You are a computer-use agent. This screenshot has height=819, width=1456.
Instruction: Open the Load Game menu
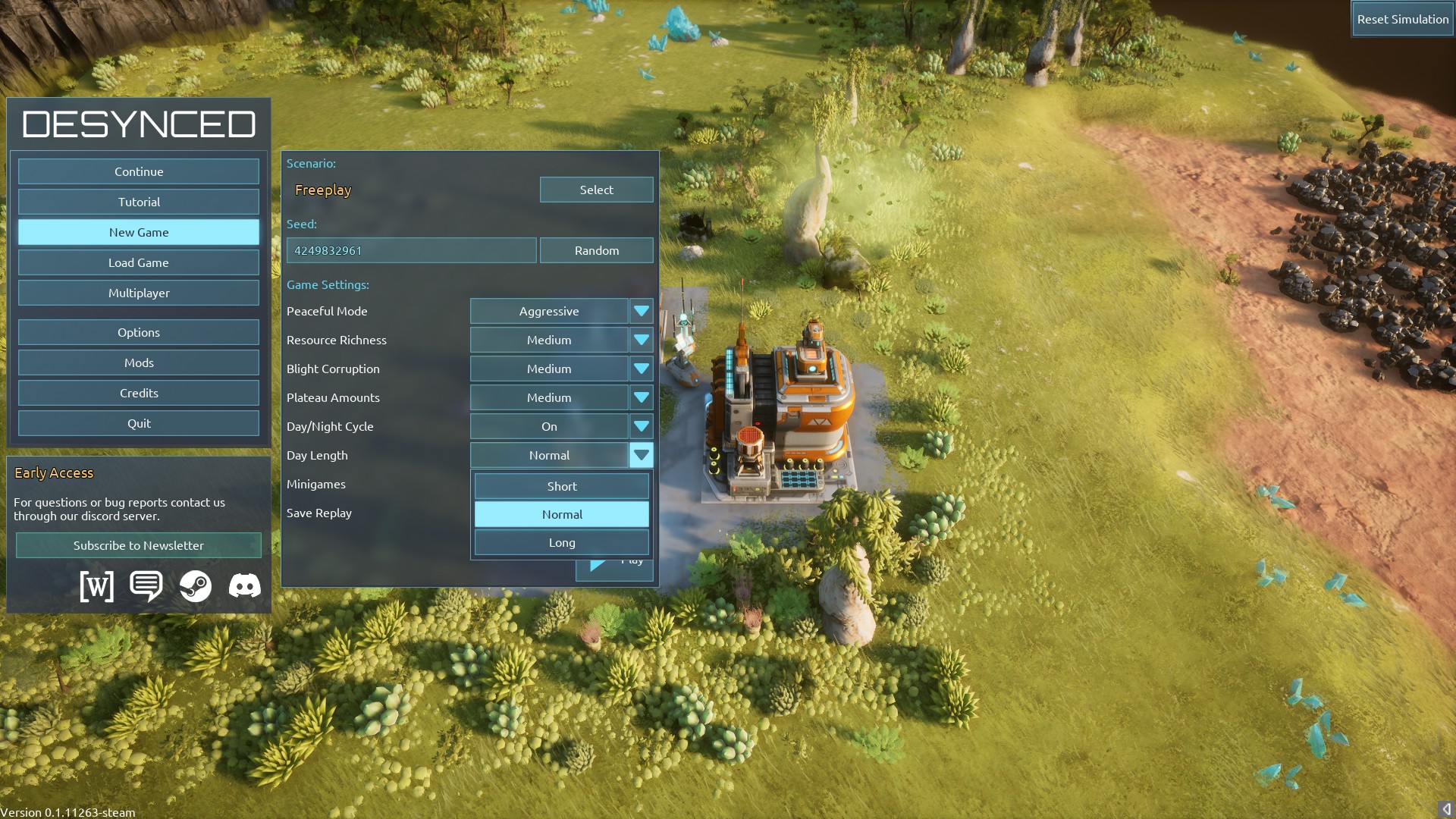(139, 262)
